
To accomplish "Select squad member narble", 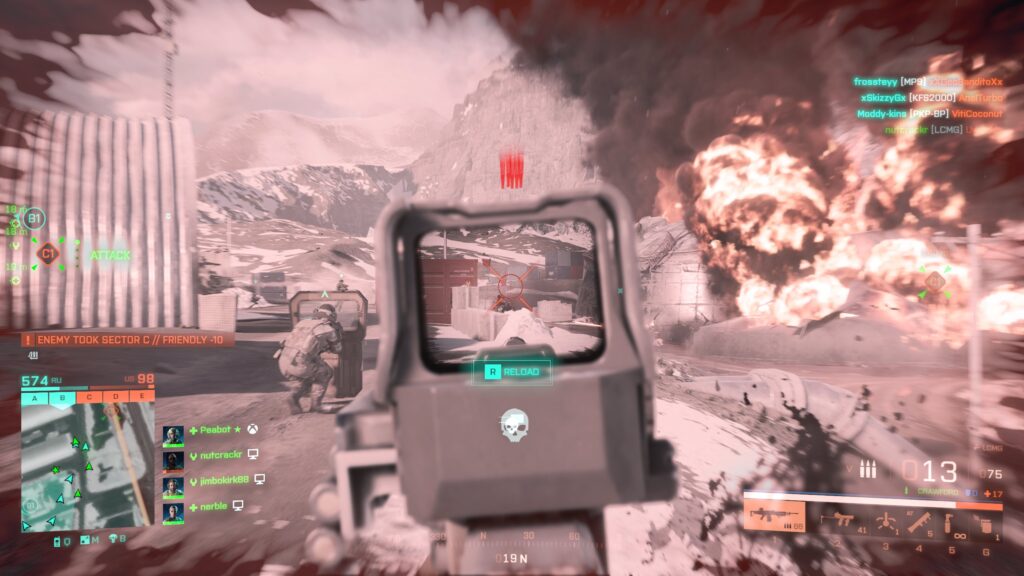I will (x=210, y=506).
